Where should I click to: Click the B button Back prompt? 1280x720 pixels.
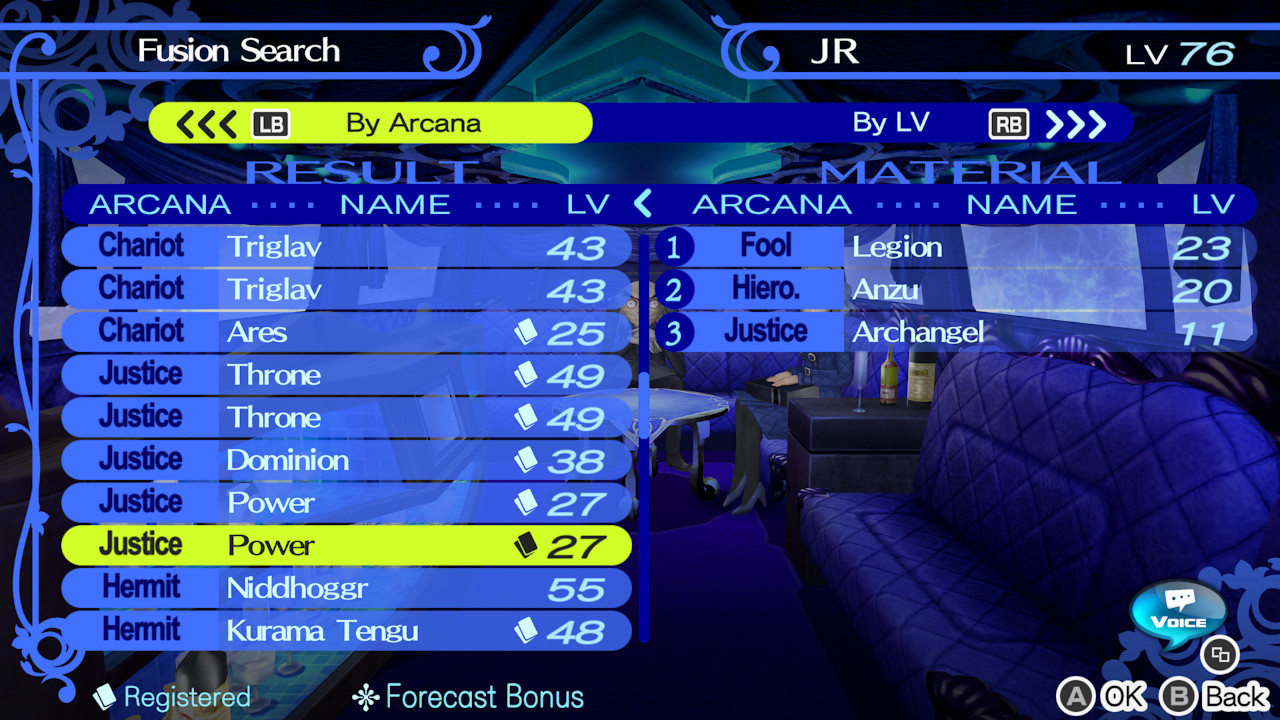click(x=1179, y=695)
